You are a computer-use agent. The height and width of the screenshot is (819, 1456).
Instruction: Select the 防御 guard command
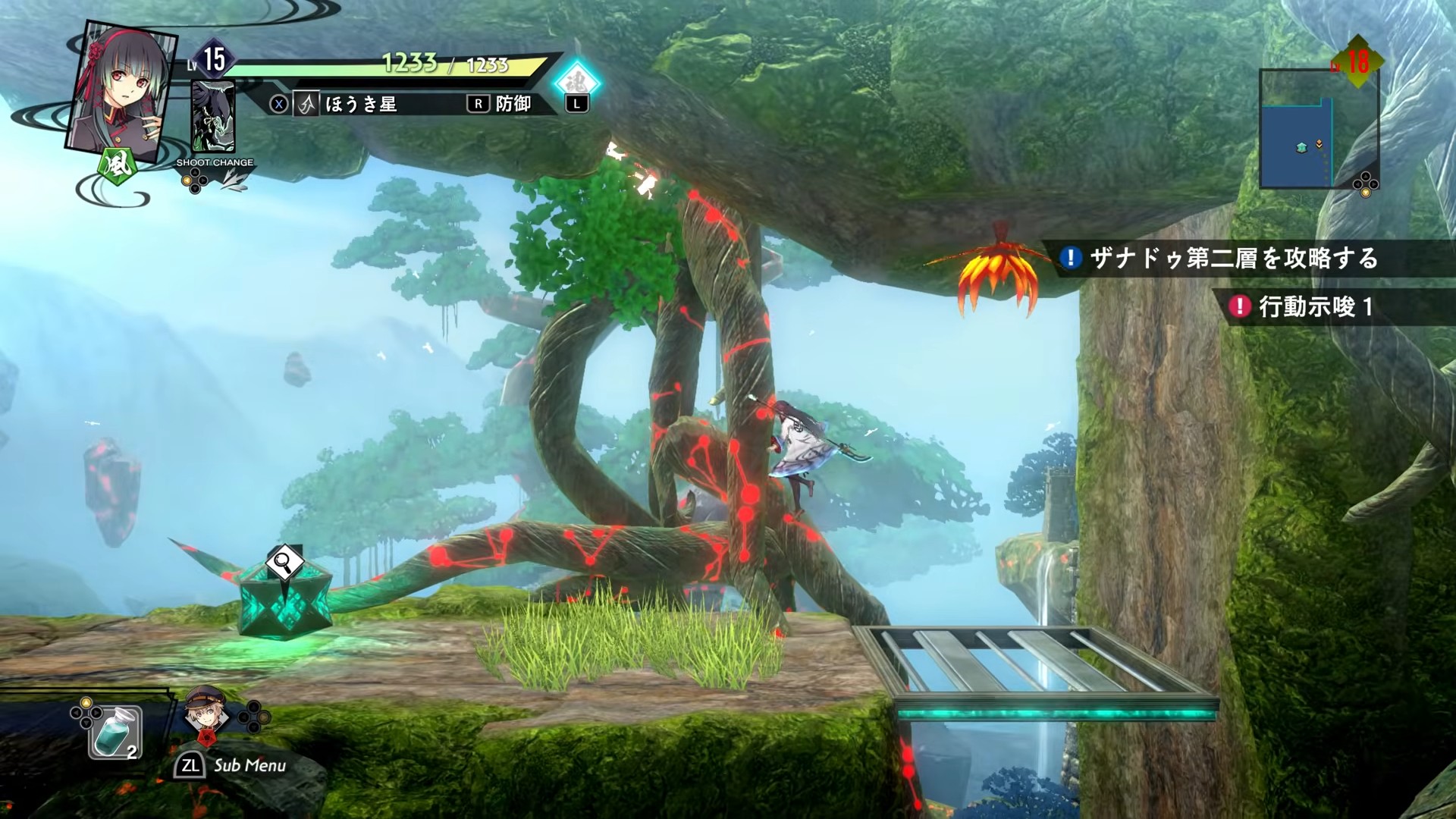pyautogui.click(x=501, y=105)
